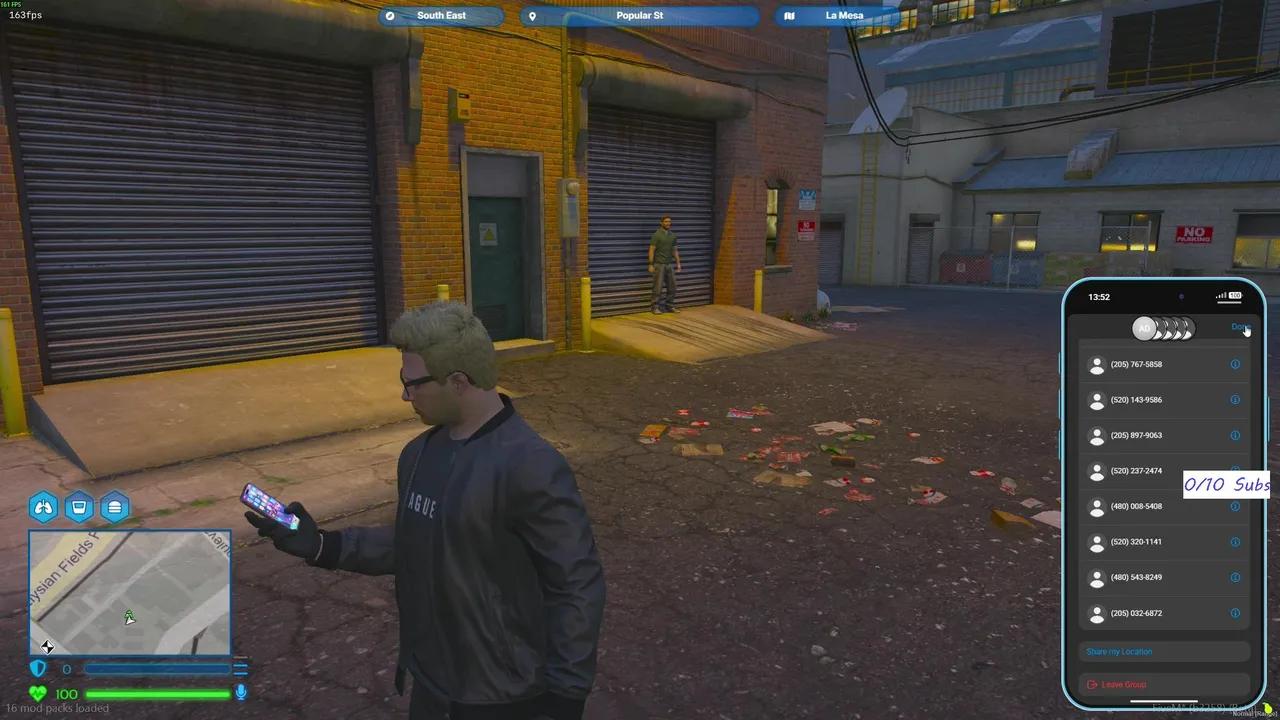
Task: Click the blue armor shield icon
Action: [37, 668]
